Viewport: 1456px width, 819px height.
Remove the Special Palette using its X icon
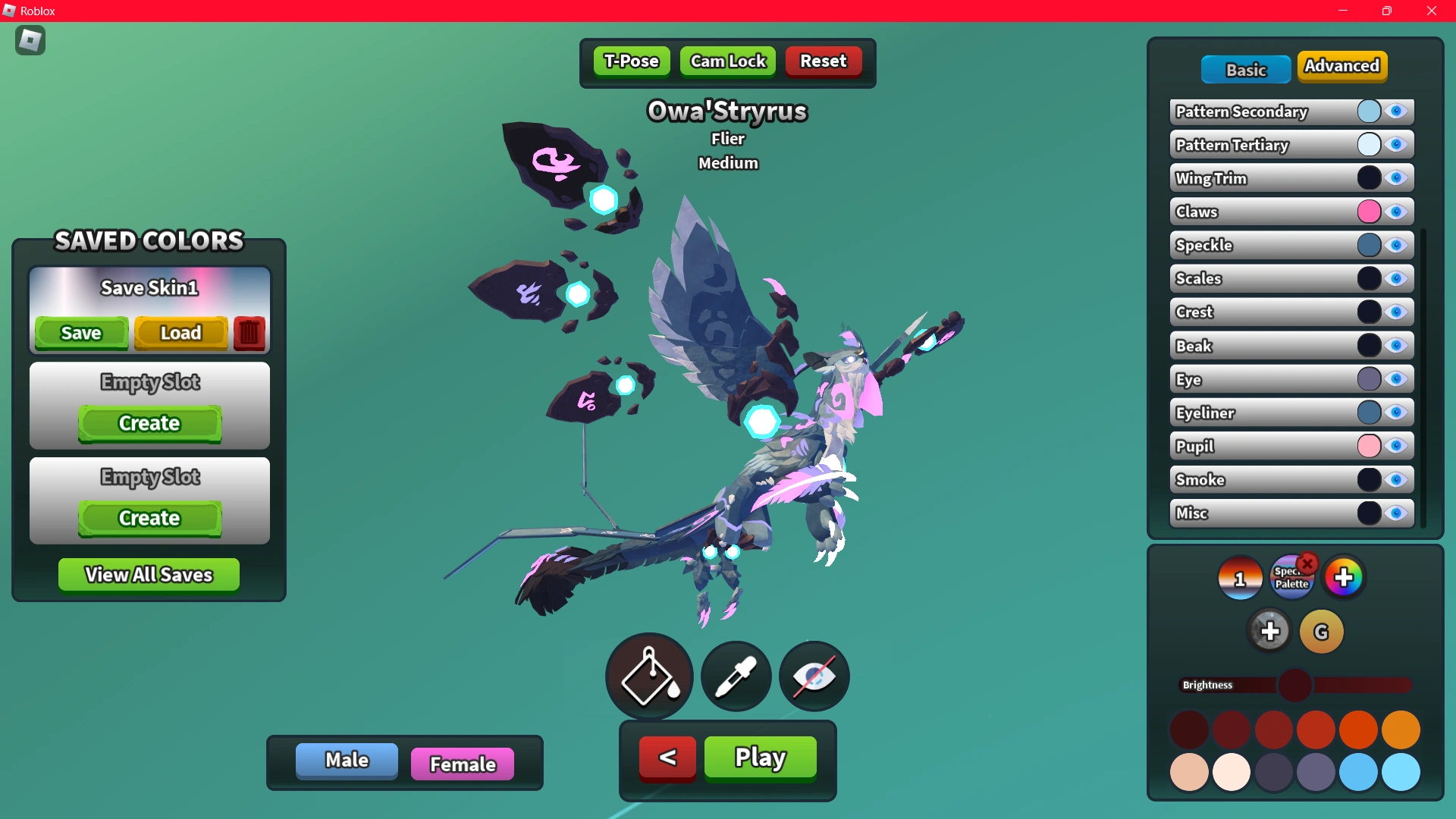(1307, 562)
